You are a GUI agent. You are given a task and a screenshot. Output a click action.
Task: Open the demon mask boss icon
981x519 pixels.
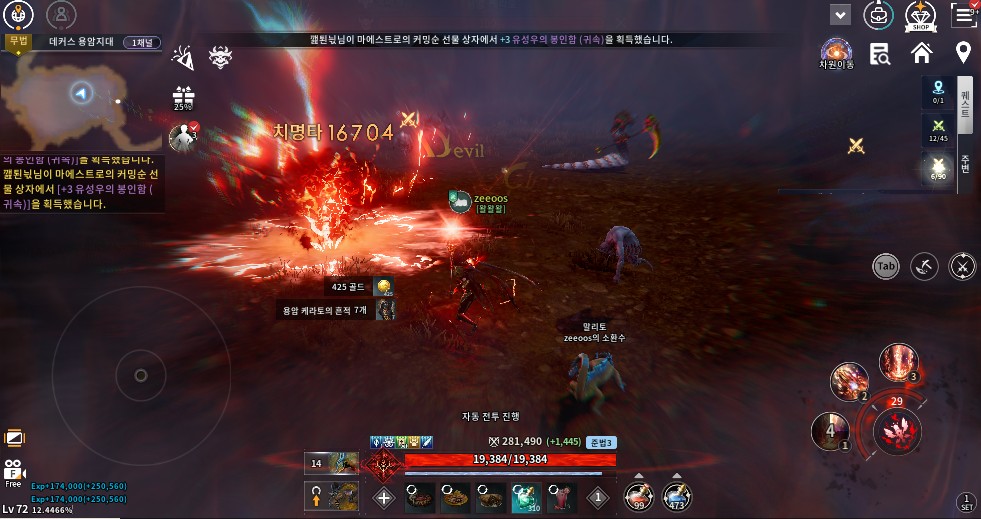220,58
